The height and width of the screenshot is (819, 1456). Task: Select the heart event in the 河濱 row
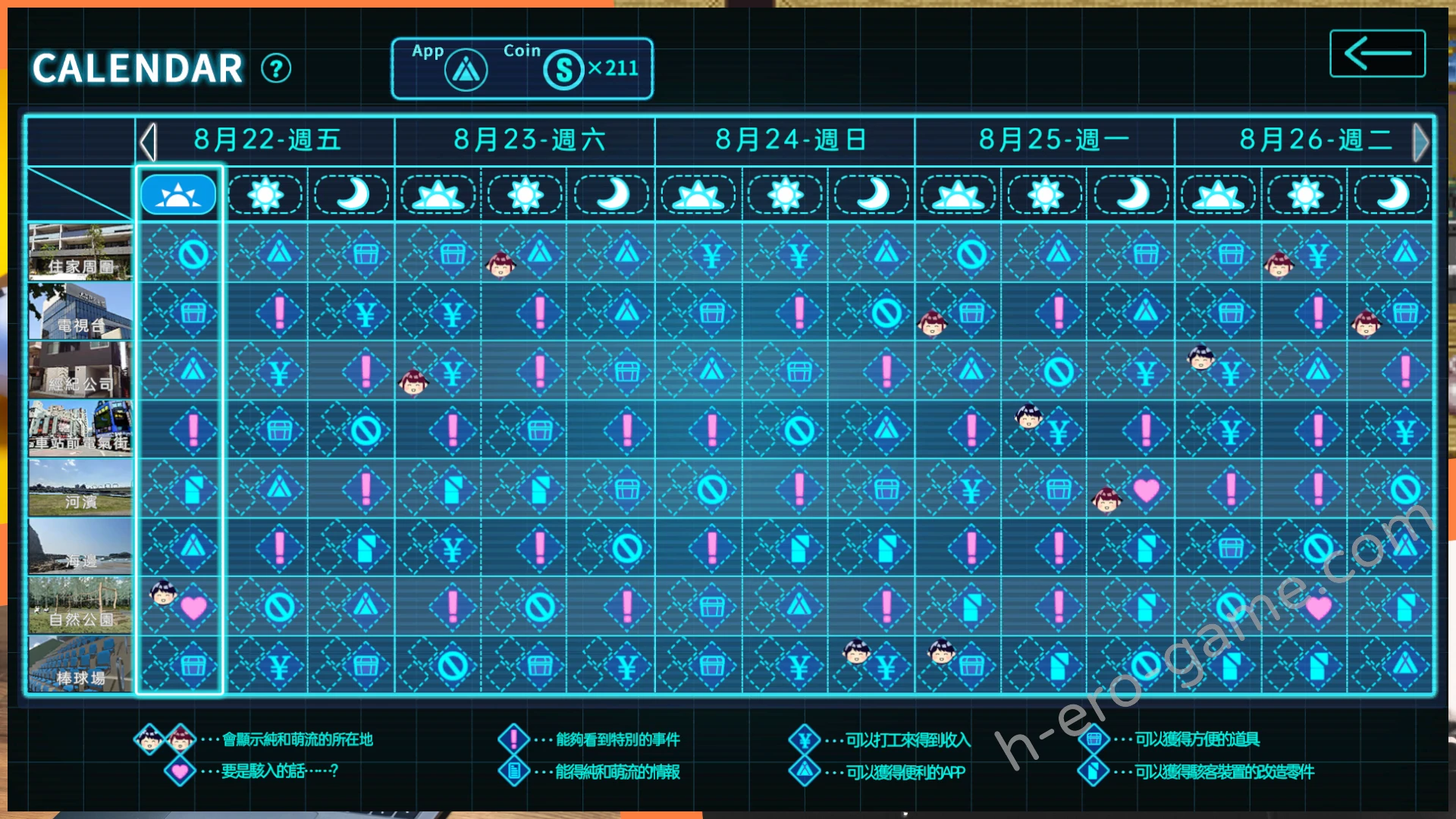click(x=1146, y=491)
